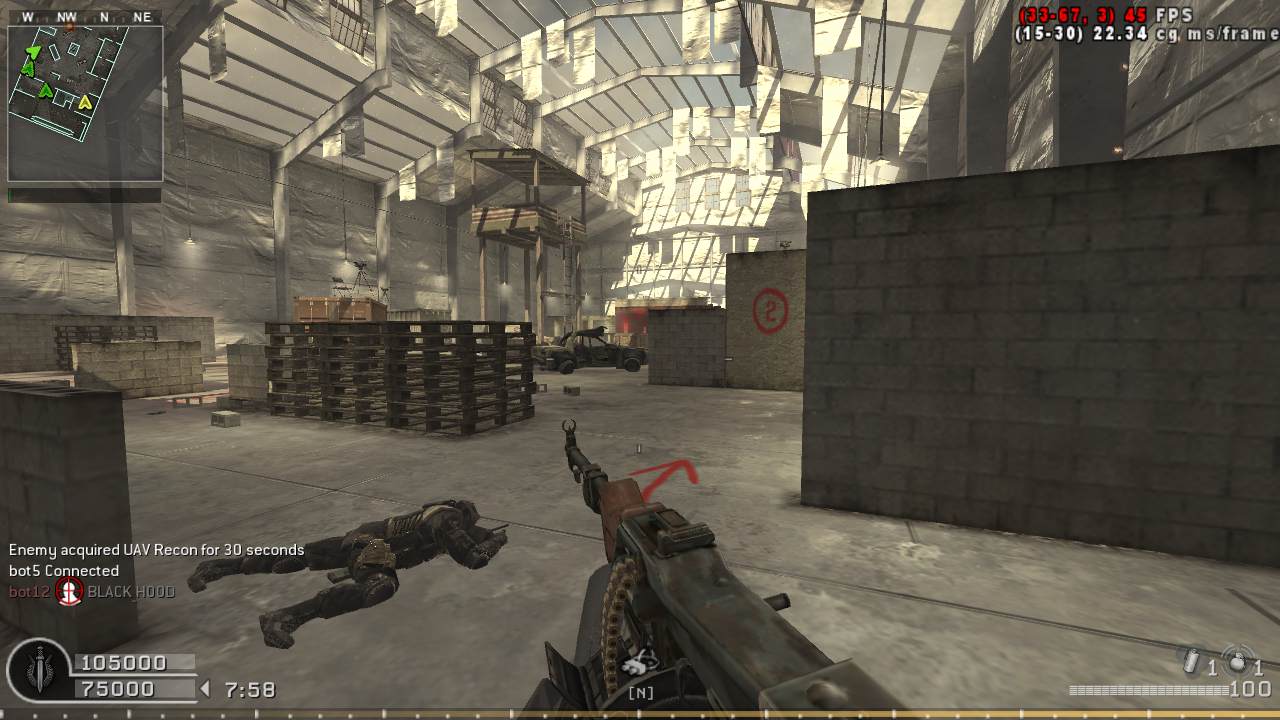
Task: Select the yellow player arrow on minimap
Action: pos(85,101)
